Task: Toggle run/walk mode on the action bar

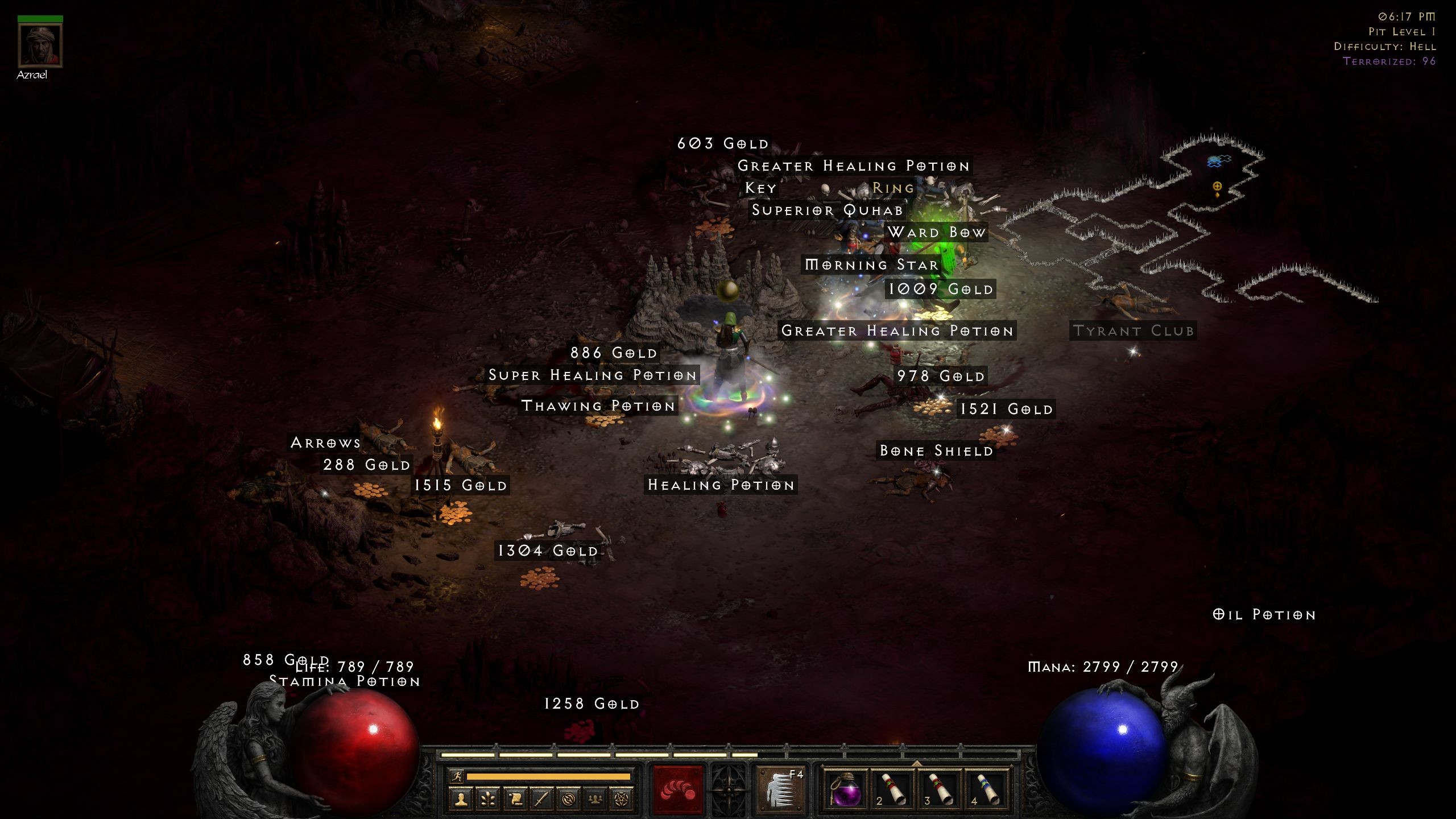Action: coord(457,777)
